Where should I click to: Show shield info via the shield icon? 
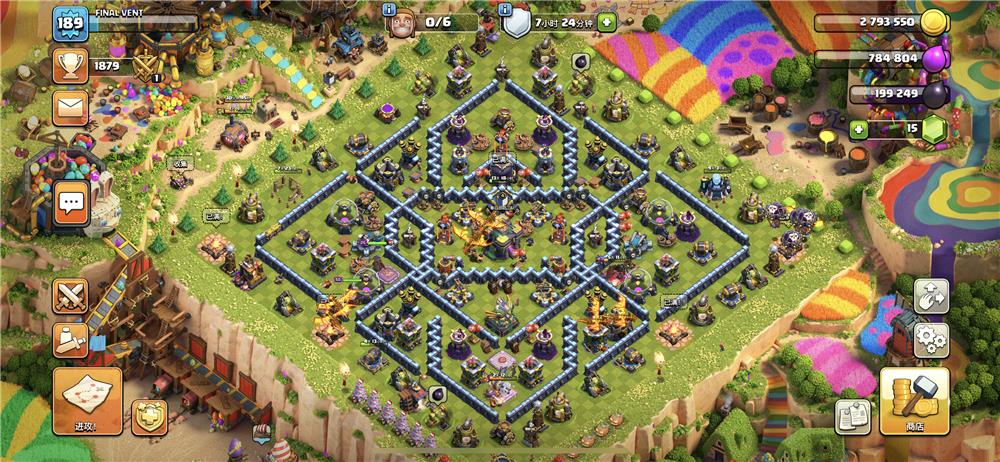(516, 21)
